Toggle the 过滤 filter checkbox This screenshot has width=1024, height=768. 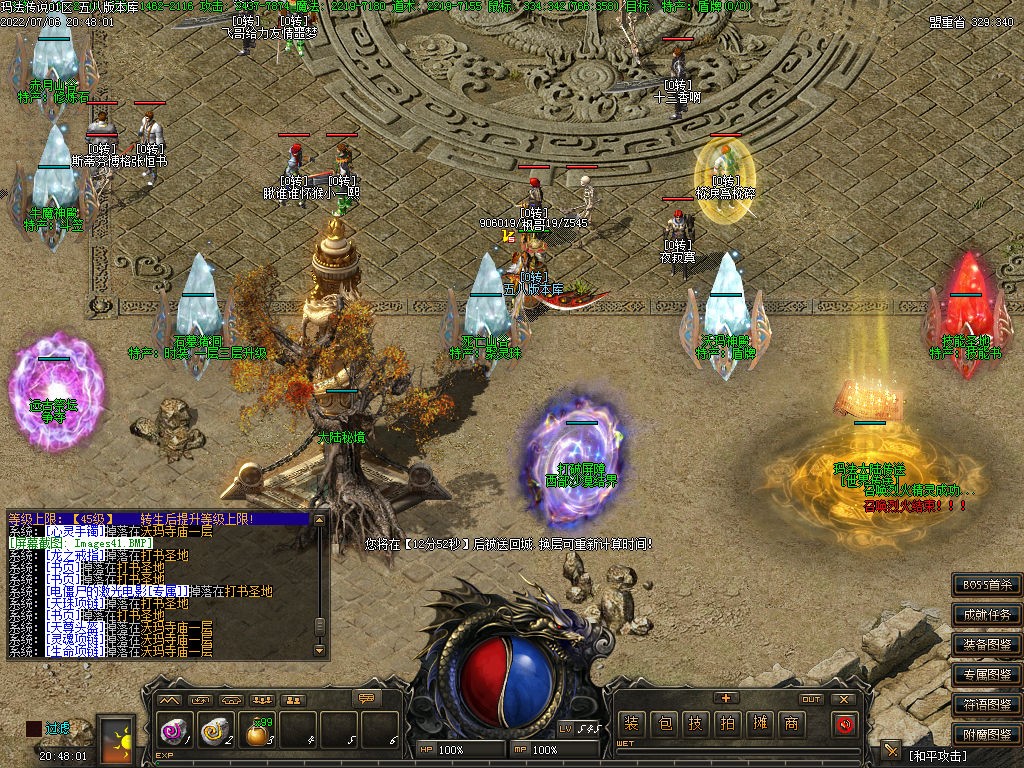[x=34, y=729]
